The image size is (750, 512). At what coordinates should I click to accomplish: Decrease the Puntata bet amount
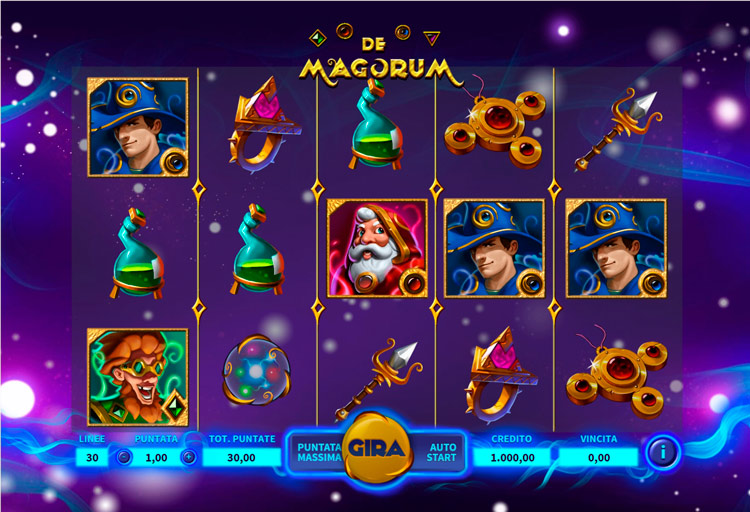123,457
